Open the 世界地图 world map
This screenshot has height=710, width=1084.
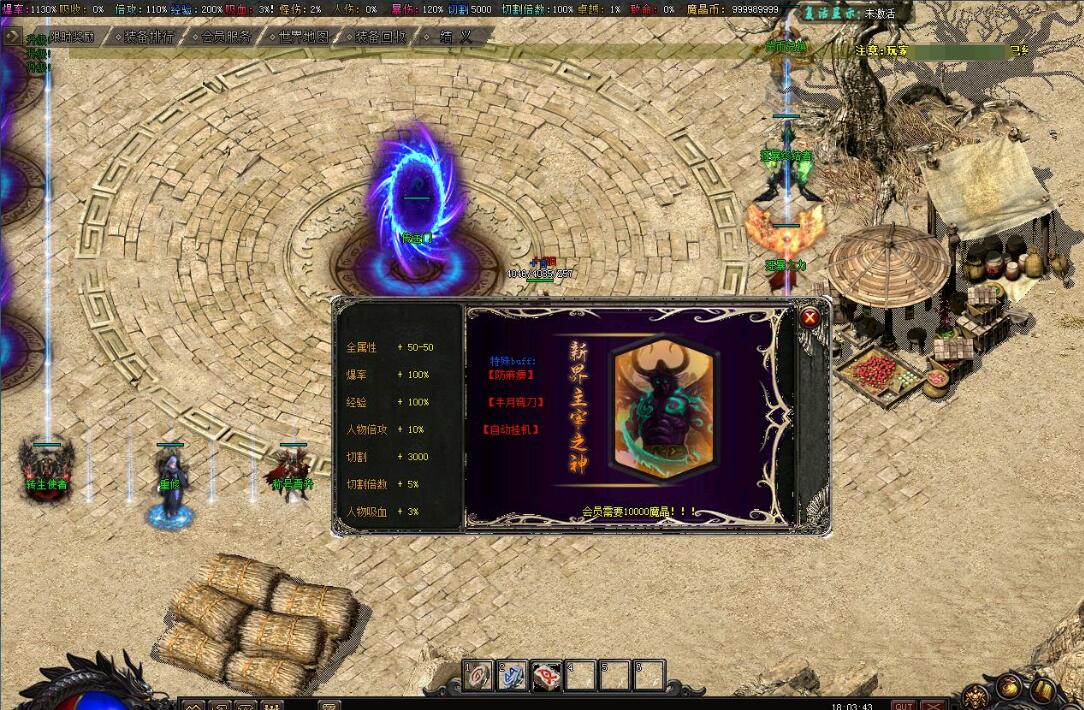point(300,36)
